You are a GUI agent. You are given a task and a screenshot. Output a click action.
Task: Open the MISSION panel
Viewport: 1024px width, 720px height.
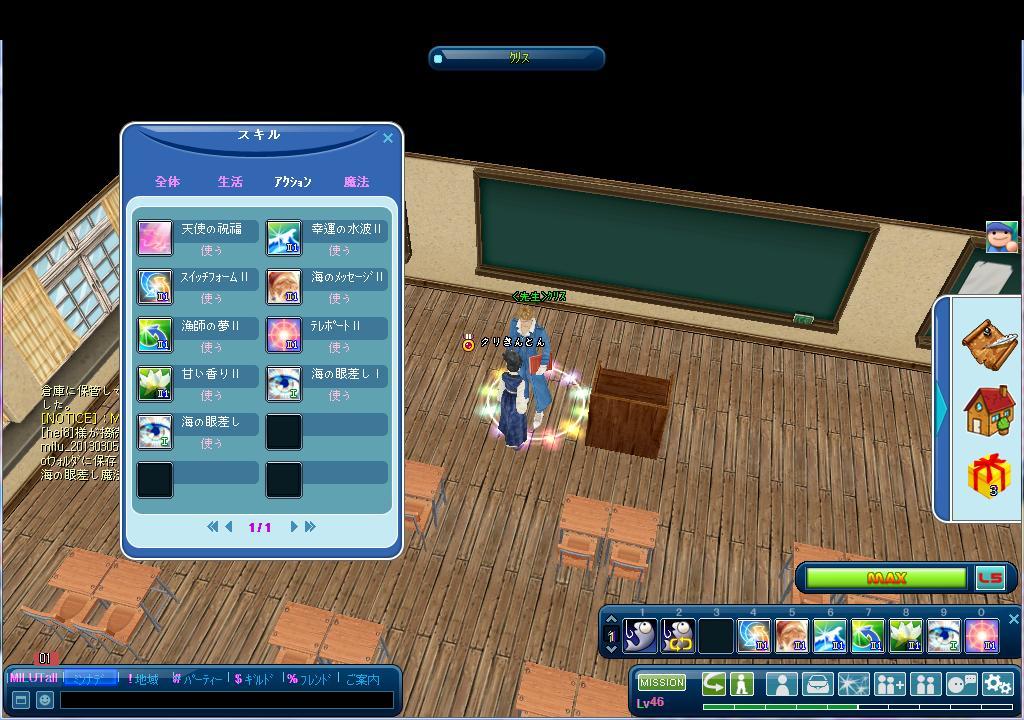click(662, 682)
